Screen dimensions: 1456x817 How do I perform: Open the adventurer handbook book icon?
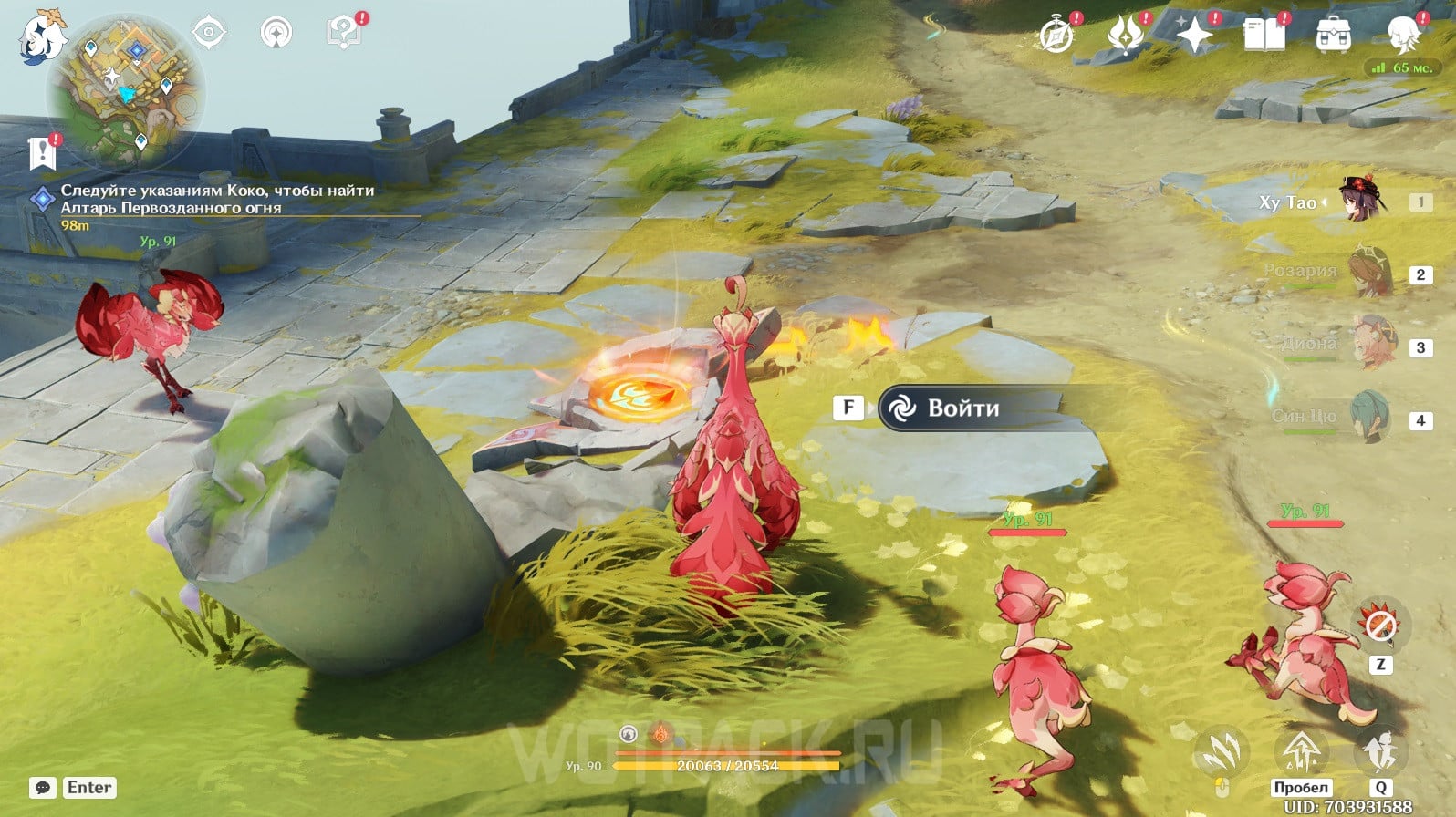pos(1264,36)
